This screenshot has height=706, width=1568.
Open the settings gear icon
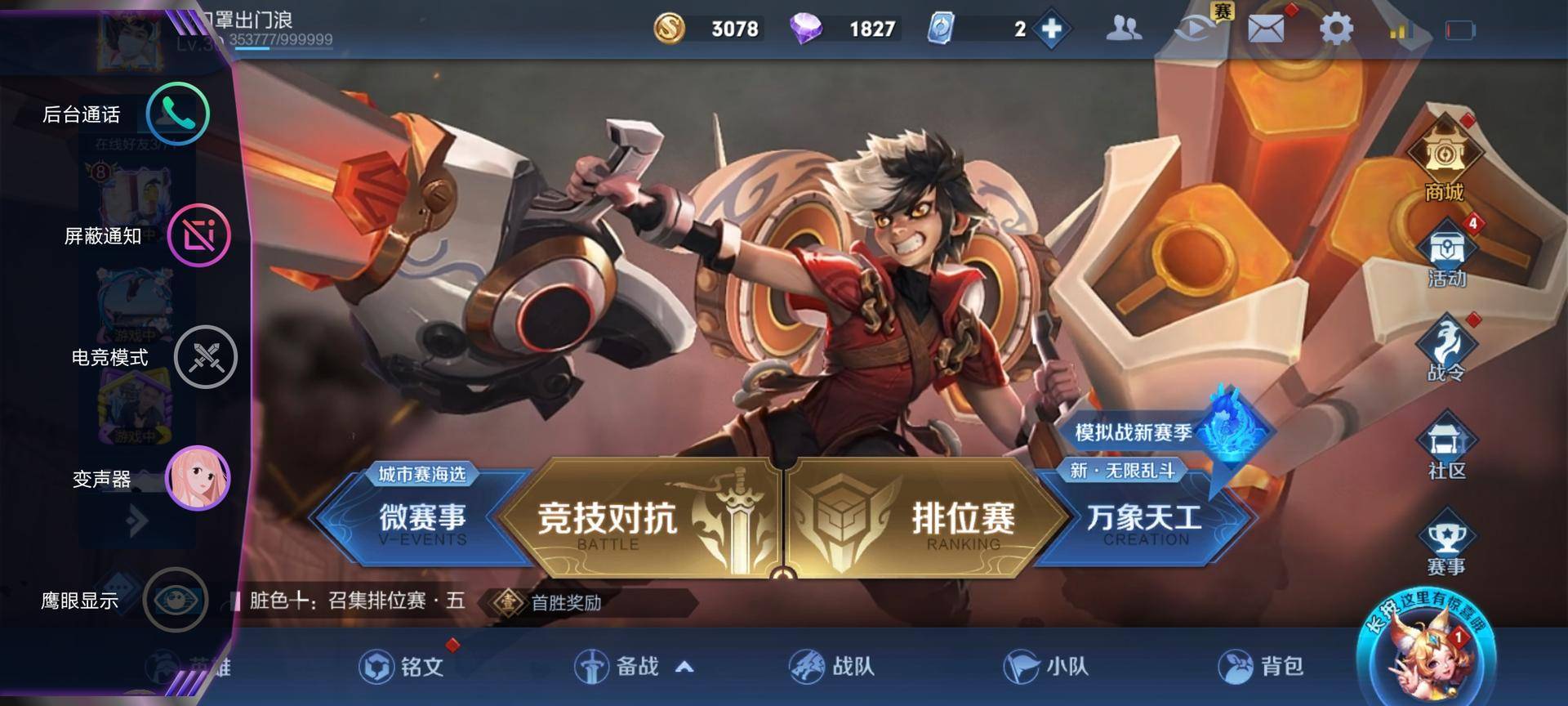pos(1336,27)
